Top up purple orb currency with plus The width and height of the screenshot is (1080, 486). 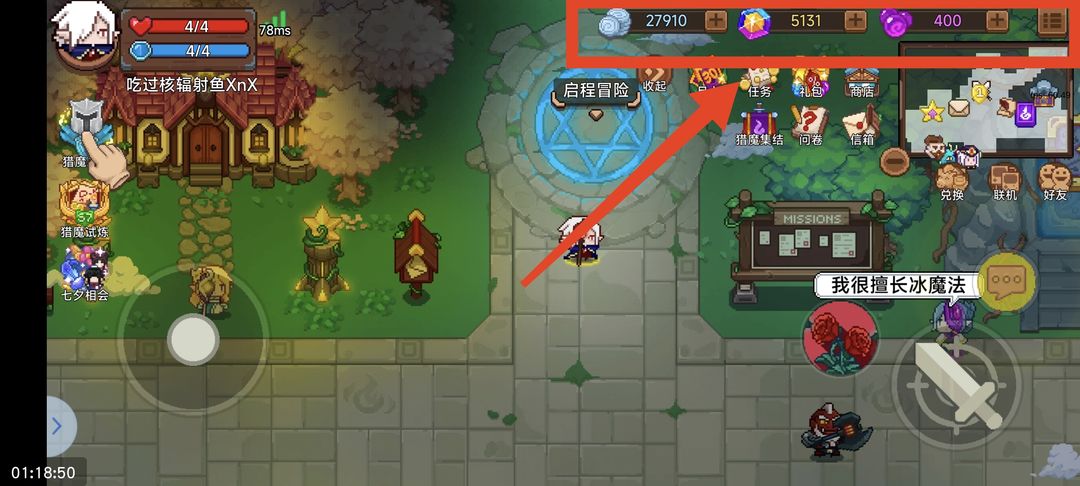click(997, 21)
